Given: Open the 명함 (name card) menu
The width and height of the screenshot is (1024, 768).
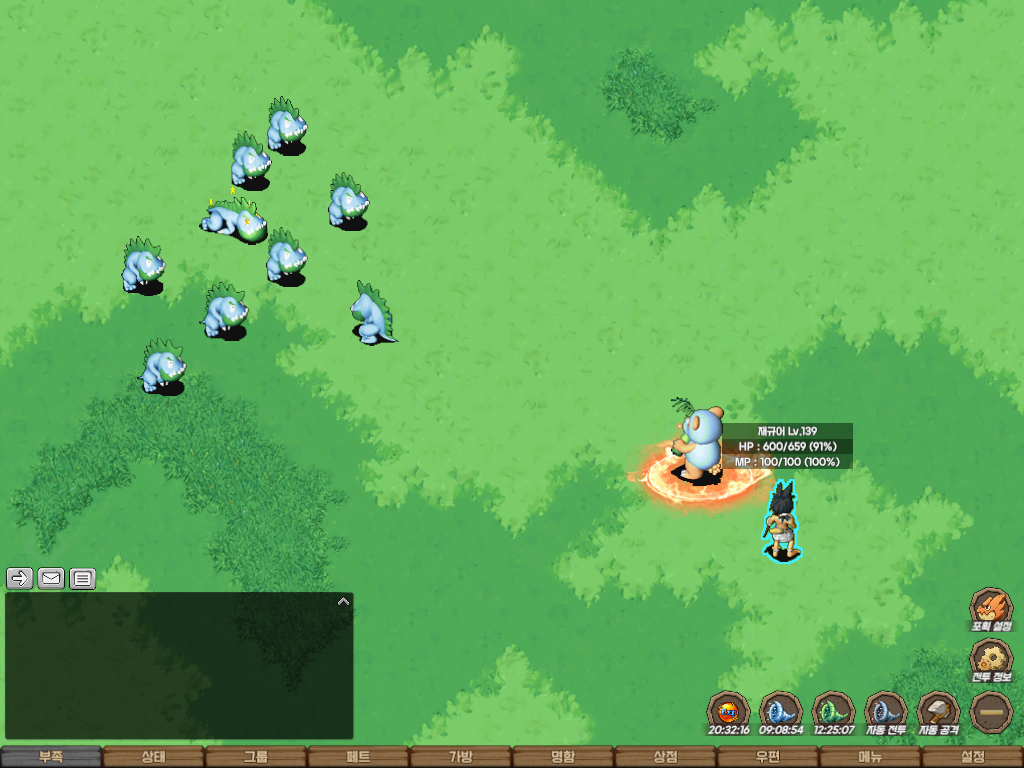Looking at the screenshot, I should point(563,757).
